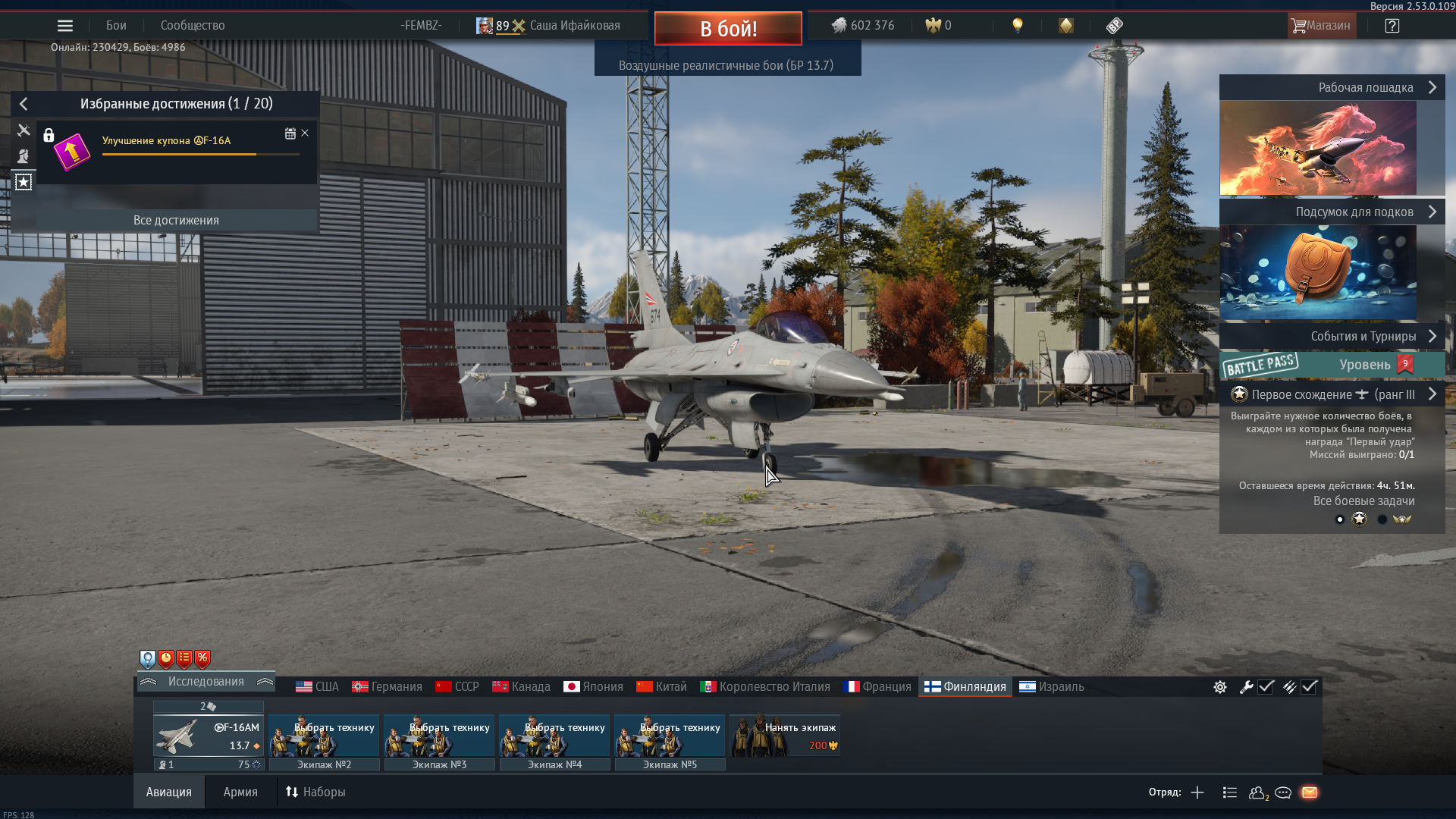Choose a vehicle for Экипаж №2
This screenshot has width=1456, height=819.
coord(324,736)
